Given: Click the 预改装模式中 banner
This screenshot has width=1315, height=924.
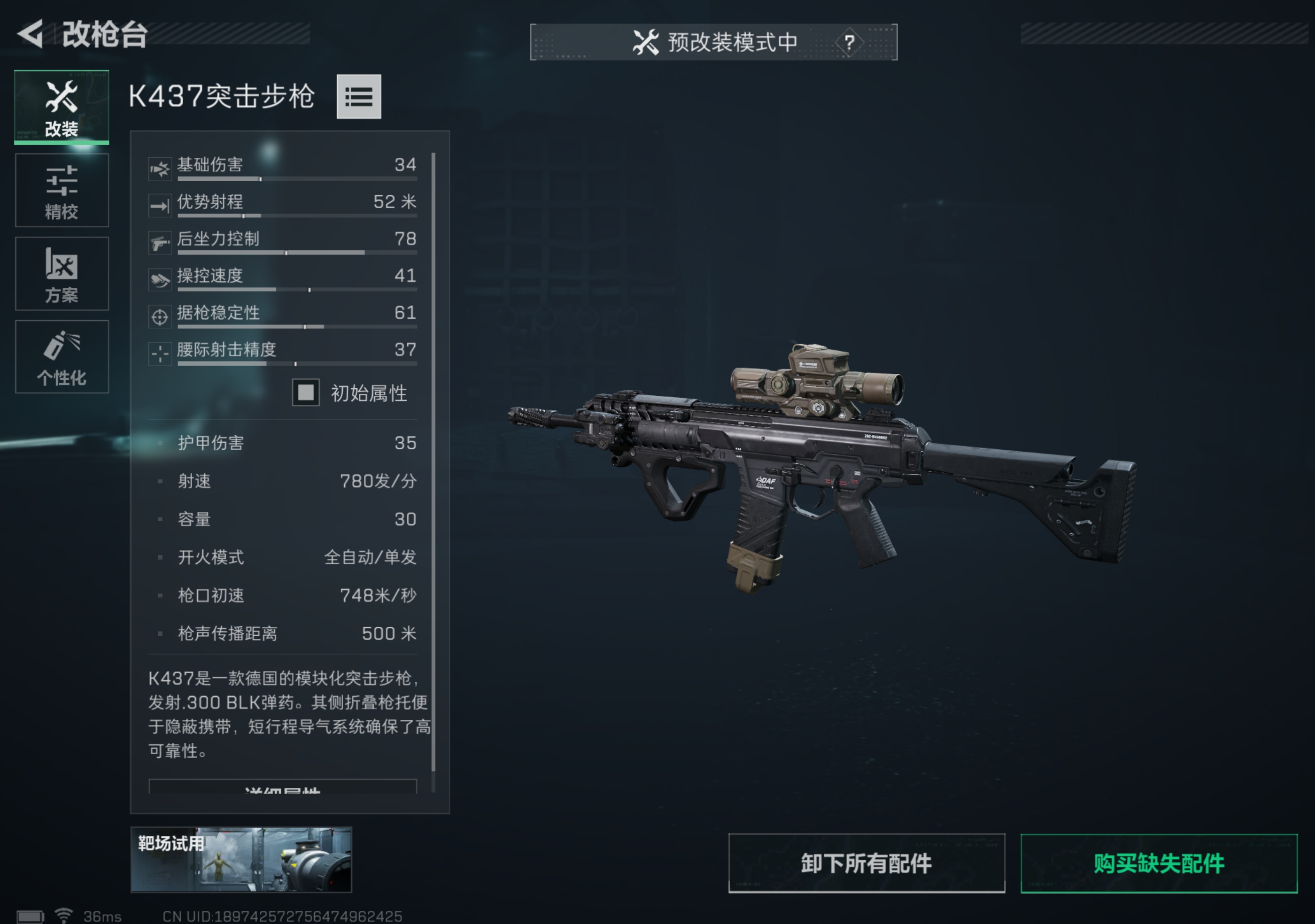Looking at the screenshot, I should (x=715, y=41).
